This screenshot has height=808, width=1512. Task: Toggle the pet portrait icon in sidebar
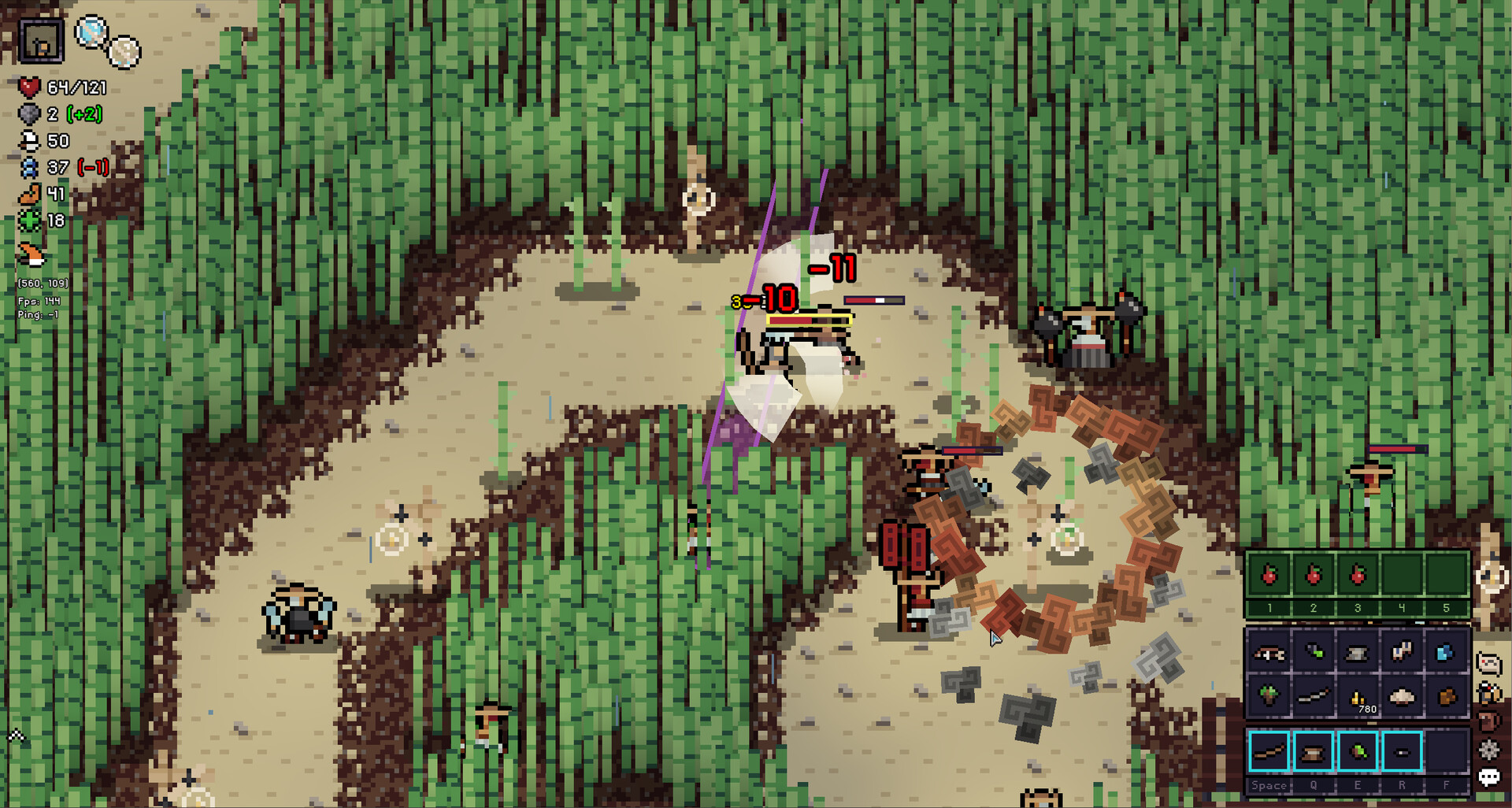[x=1489, y=692]
